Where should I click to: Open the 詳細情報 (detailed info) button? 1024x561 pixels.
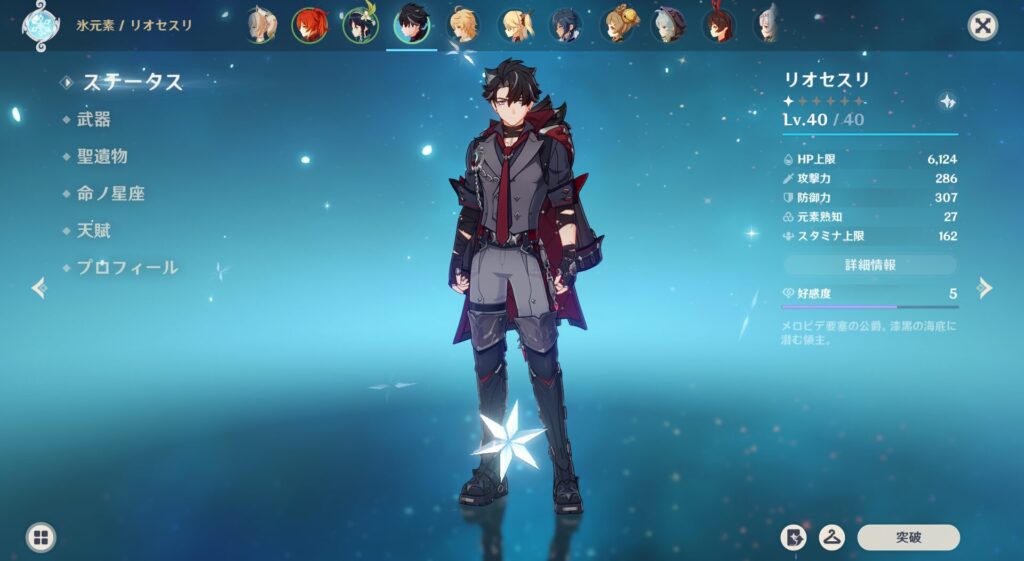tap(870, 265)
